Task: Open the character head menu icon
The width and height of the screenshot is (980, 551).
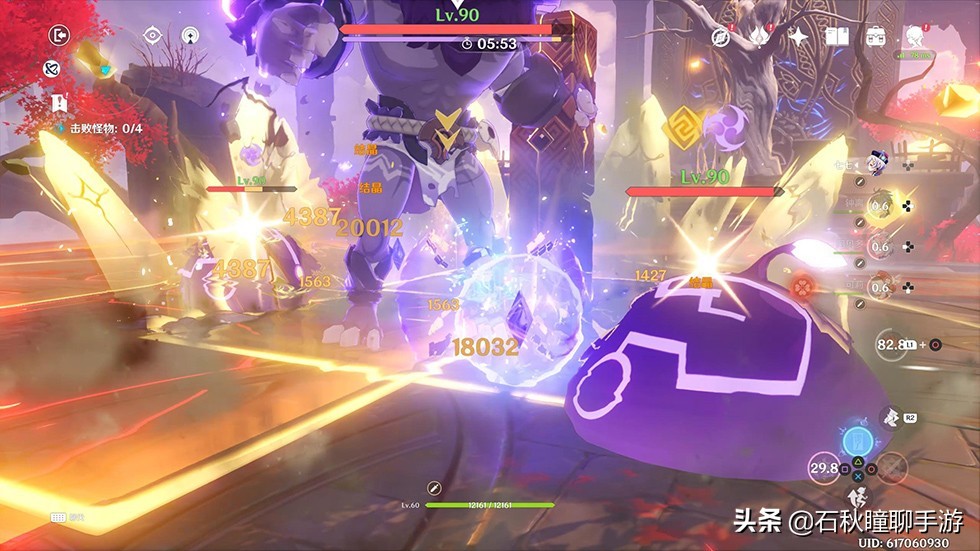Action: click(914, 37)
